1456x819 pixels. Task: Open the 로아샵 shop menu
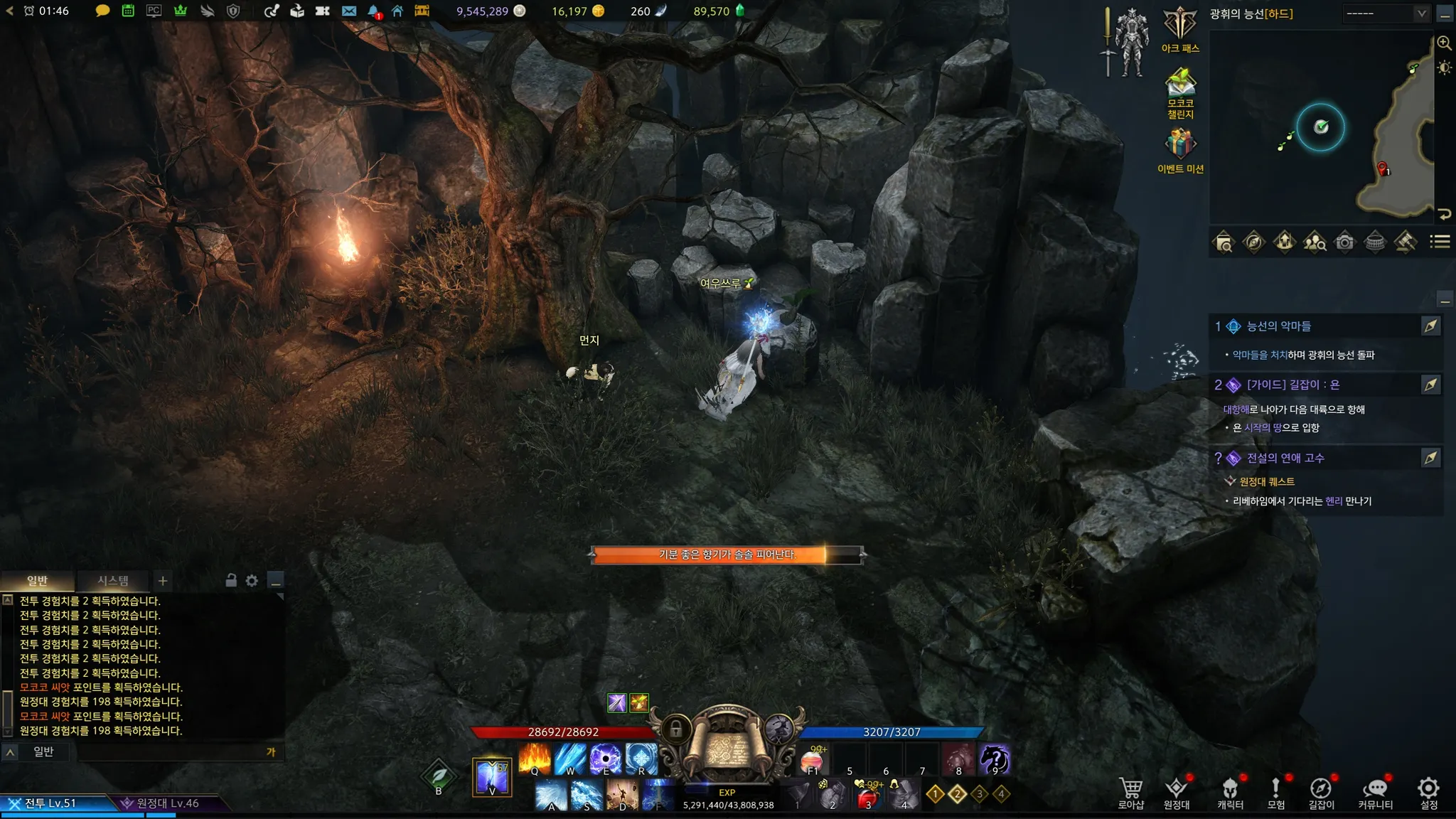[x=1130, y=792]
